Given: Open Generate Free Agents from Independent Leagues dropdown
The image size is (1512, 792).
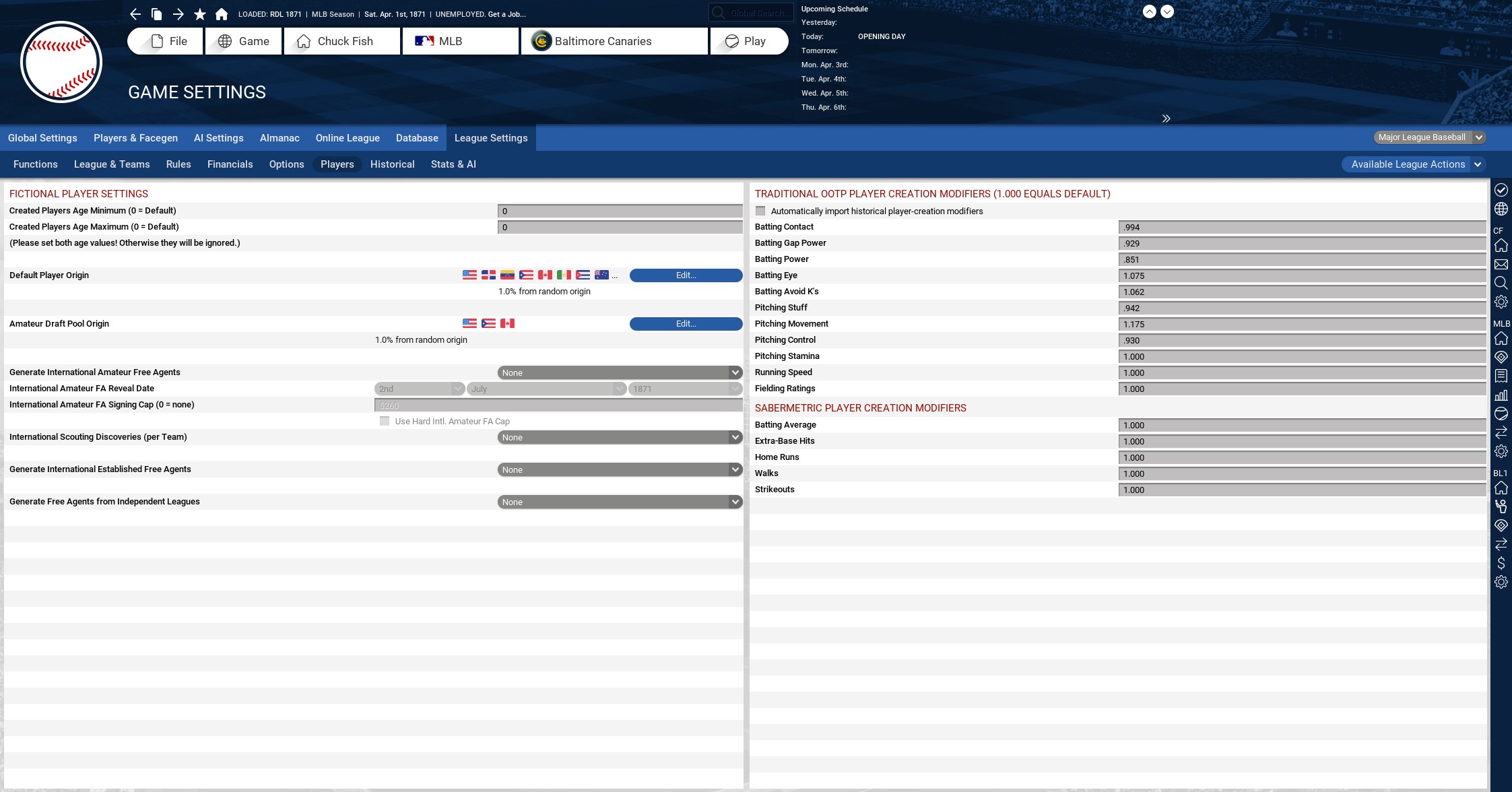Looking at the screenshot, I should coord(619,502).
